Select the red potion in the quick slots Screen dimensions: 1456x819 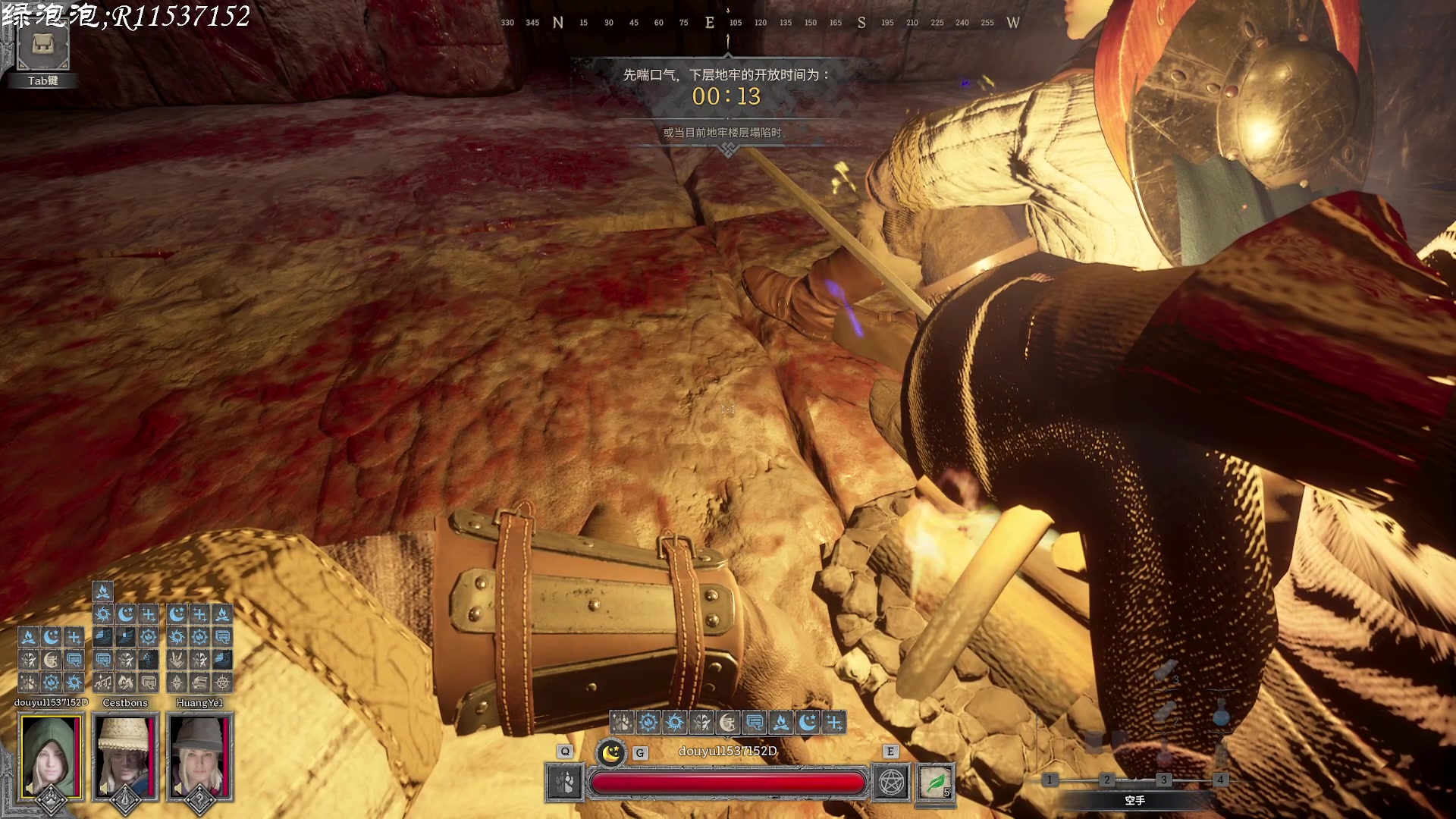(x=1164, y=755)
